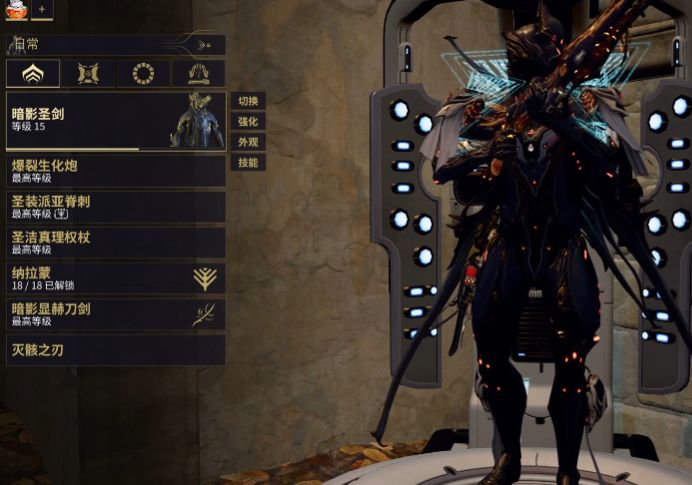Viewport: 692px width, 485px height.
Task: Choose the 灭骸之刃 row
Action: pos(115,350)
